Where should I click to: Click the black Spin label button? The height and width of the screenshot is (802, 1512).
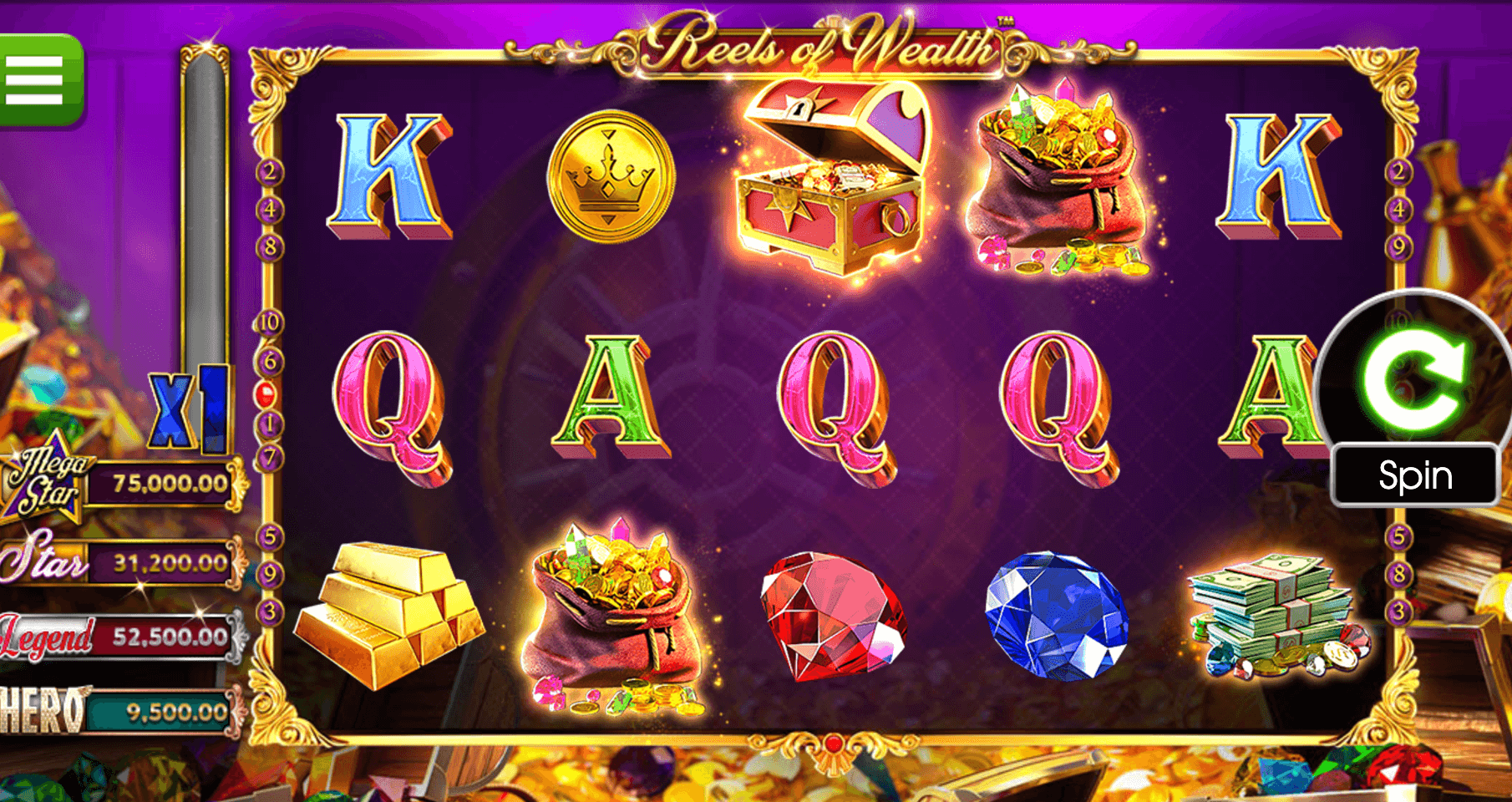pos(1415,475)
